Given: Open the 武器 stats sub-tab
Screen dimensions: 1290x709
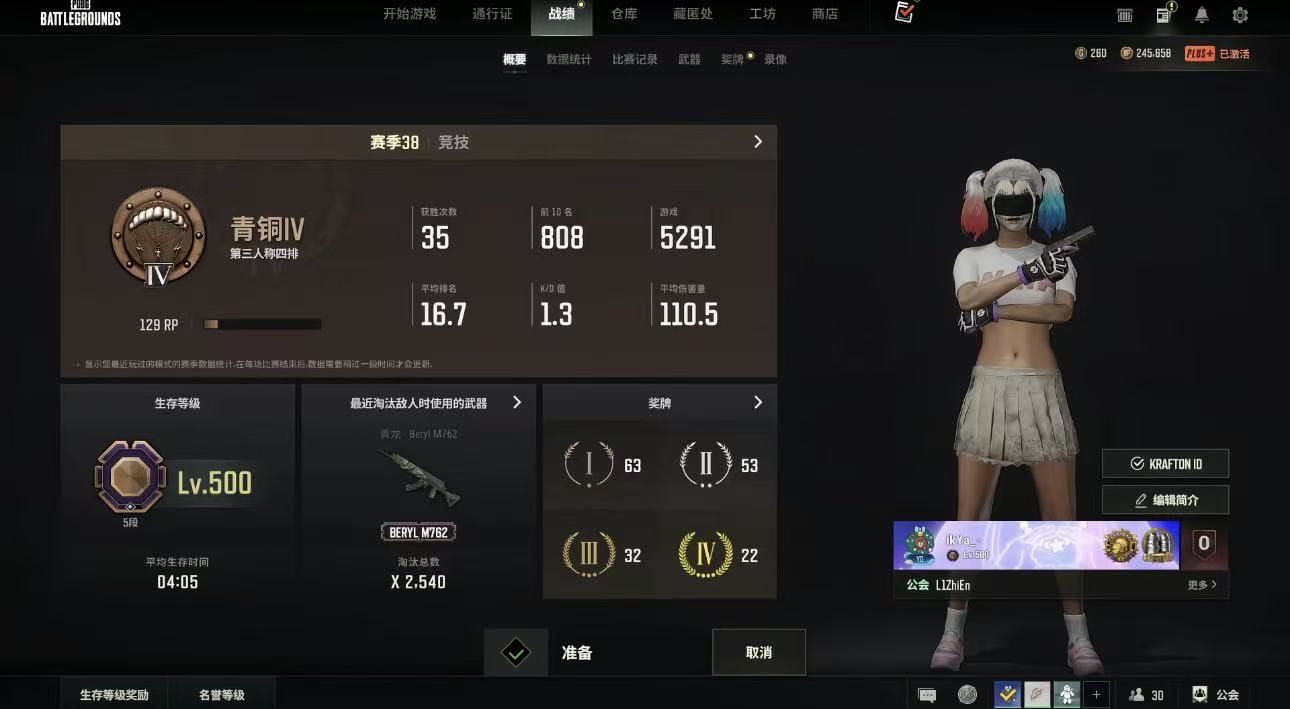Looking at the screenshot, I should point(690,59).
